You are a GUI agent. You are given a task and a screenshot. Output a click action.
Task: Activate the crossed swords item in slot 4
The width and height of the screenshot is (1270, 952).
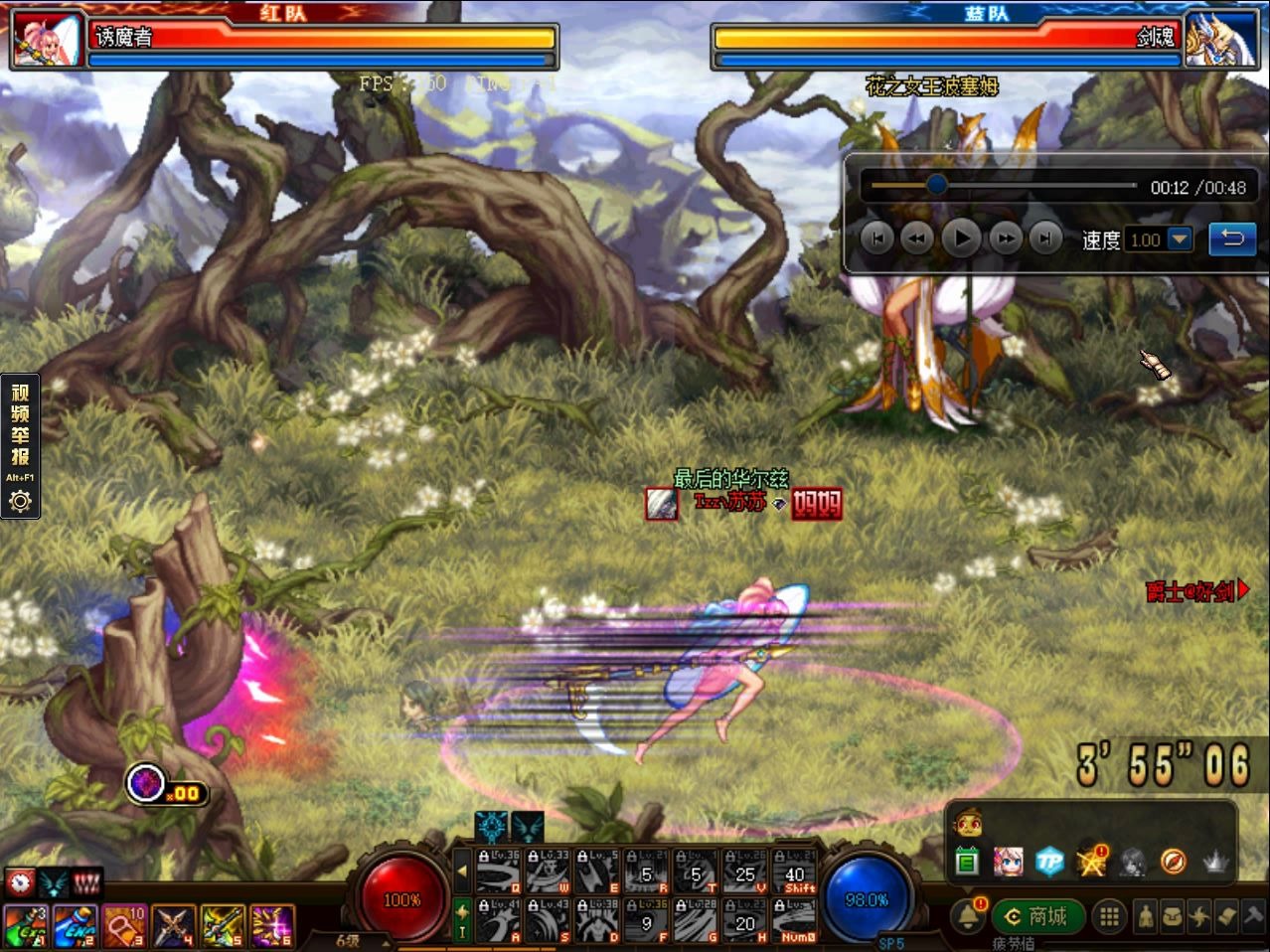tap(173, 926)
